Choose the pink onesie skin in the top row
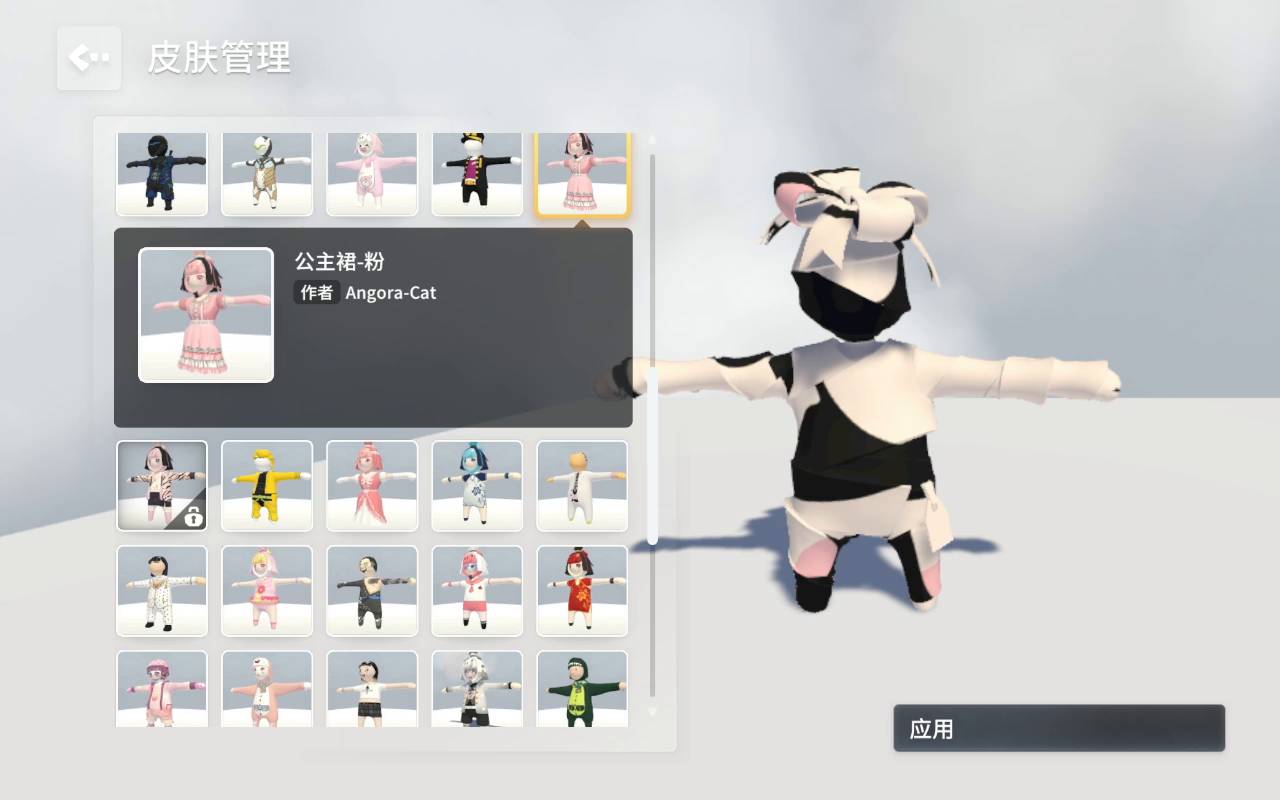This screenshot has height=800, width=1280. [x=372, y=172]
